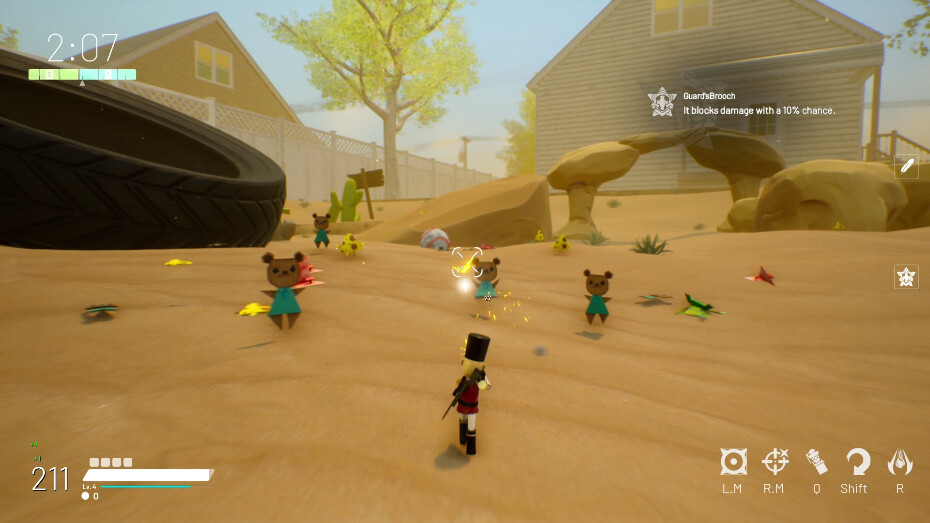Select the crosshair aim skill icon
The image size is (930, 523).
coord(775,462)
